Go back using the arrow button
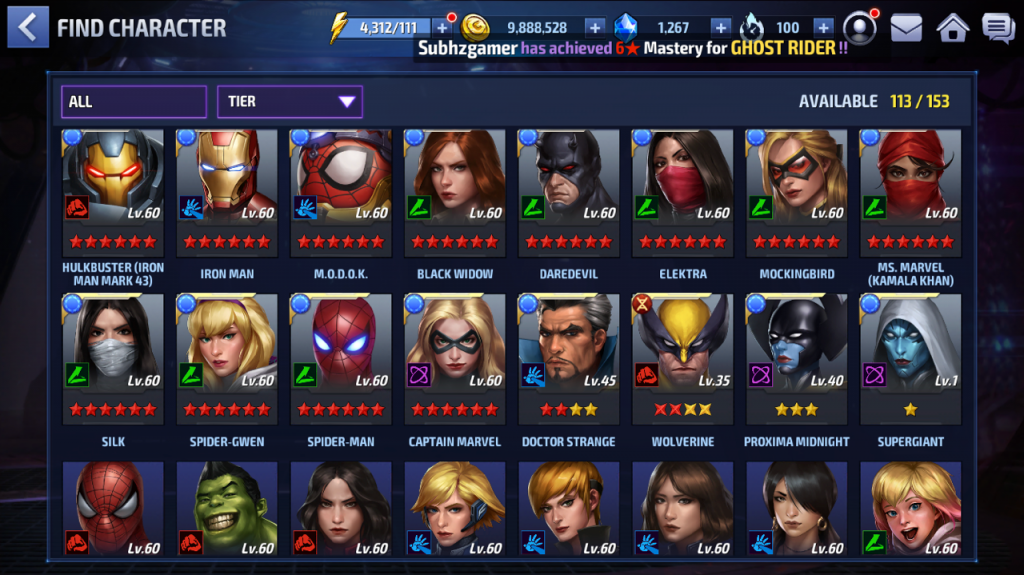Screen dimensions: 1024x575 (x=27, y=27)
